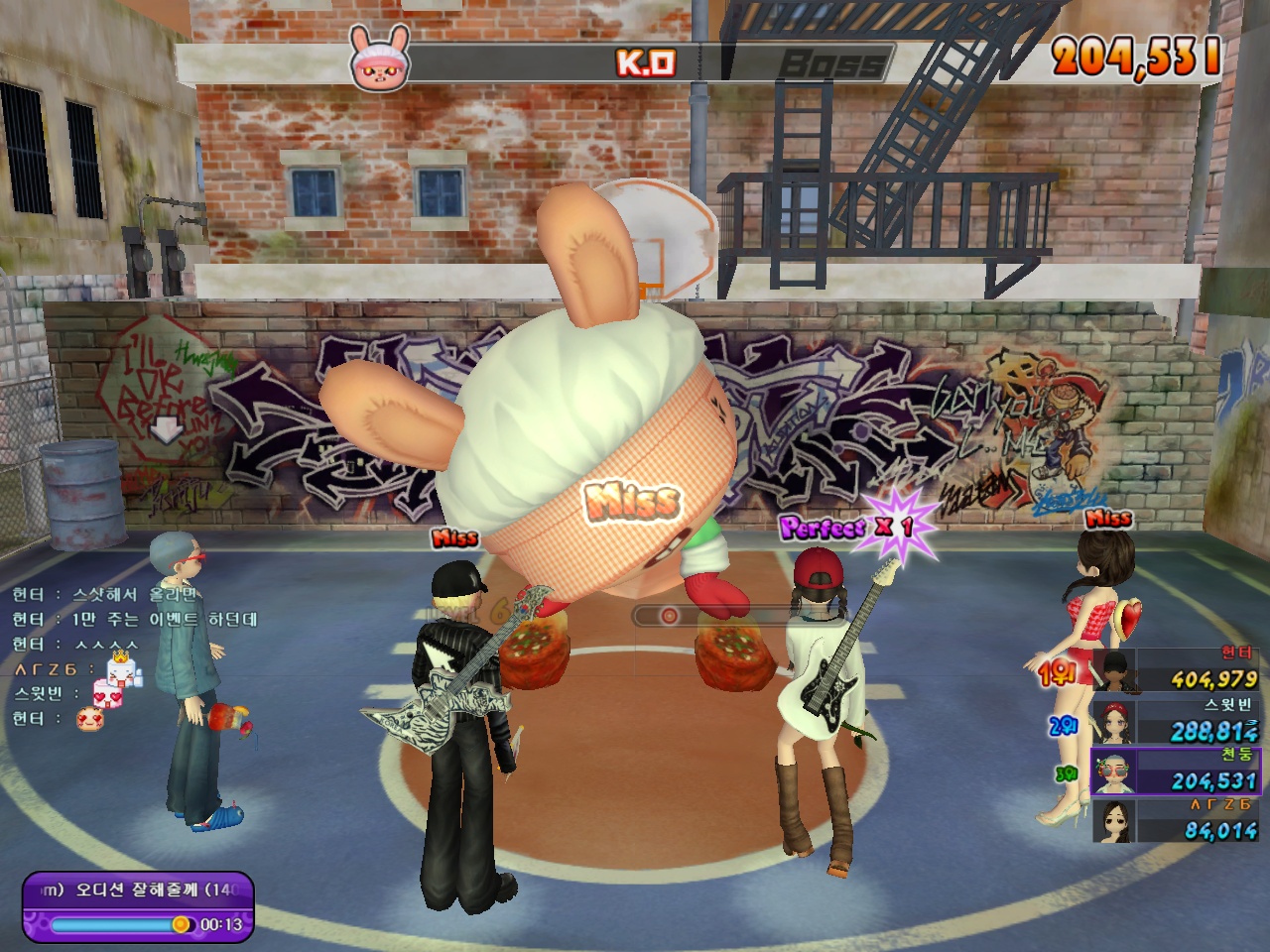Click the highlighted 천둥 scoreboard row
Image resolution: width=1270 pixels, height=952 pixels.
[x=1175, y=771]
